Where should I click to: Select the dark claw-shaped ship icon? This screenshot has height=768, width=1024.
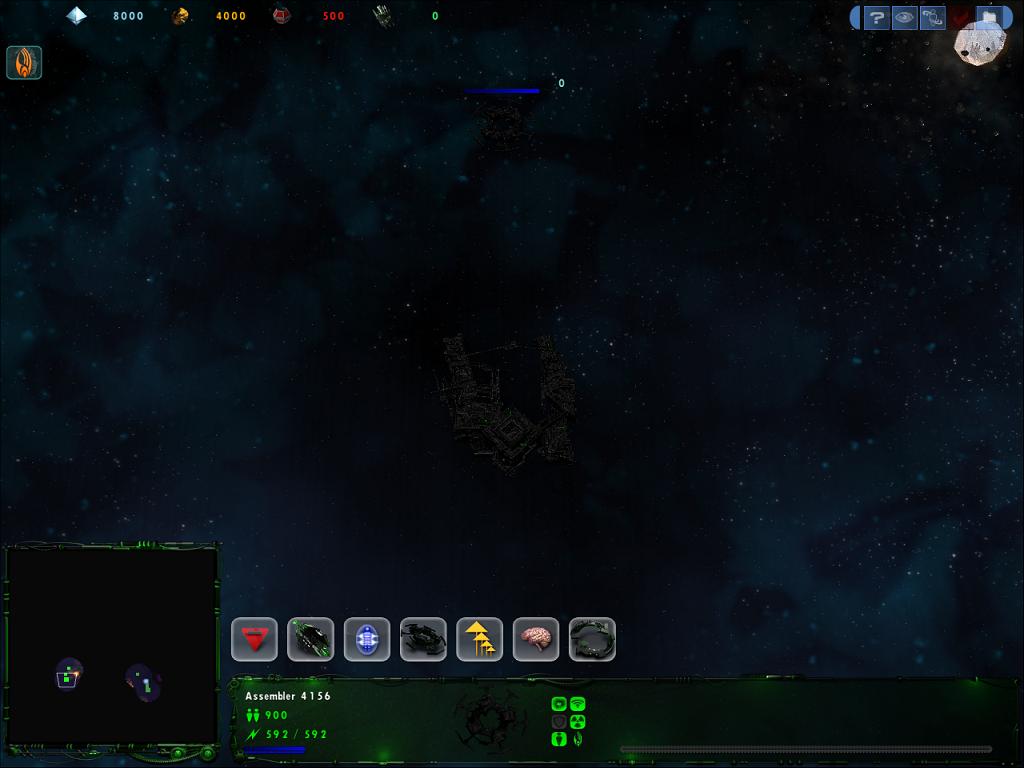click(x=423, y=639)
